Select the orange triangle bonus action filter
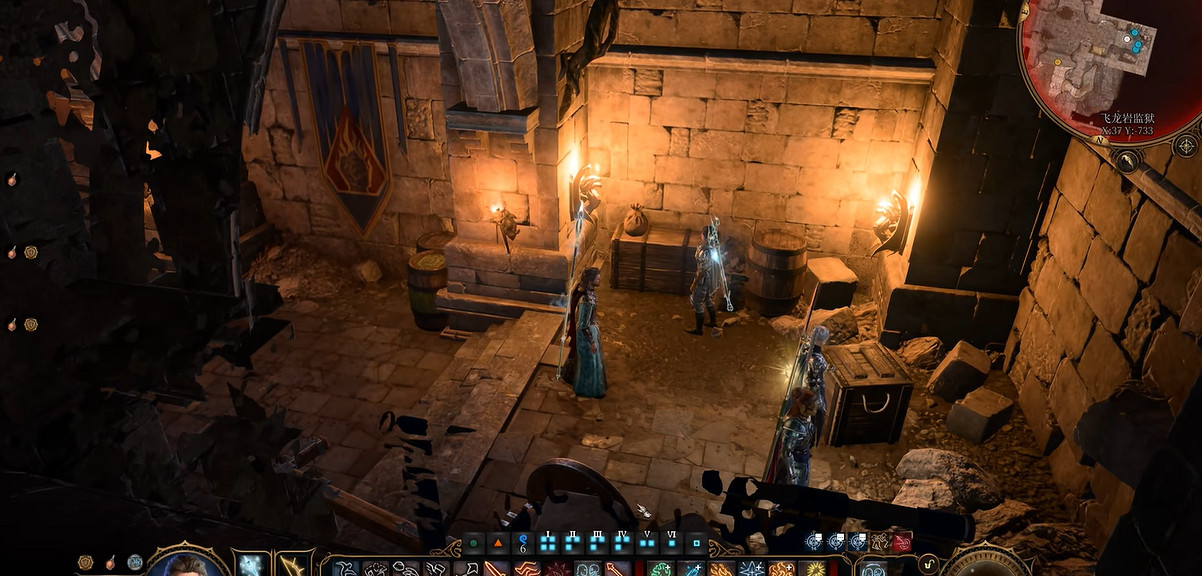Viewport: 1202px width, 576px height. pyautogui.click(x=498, y=544)
